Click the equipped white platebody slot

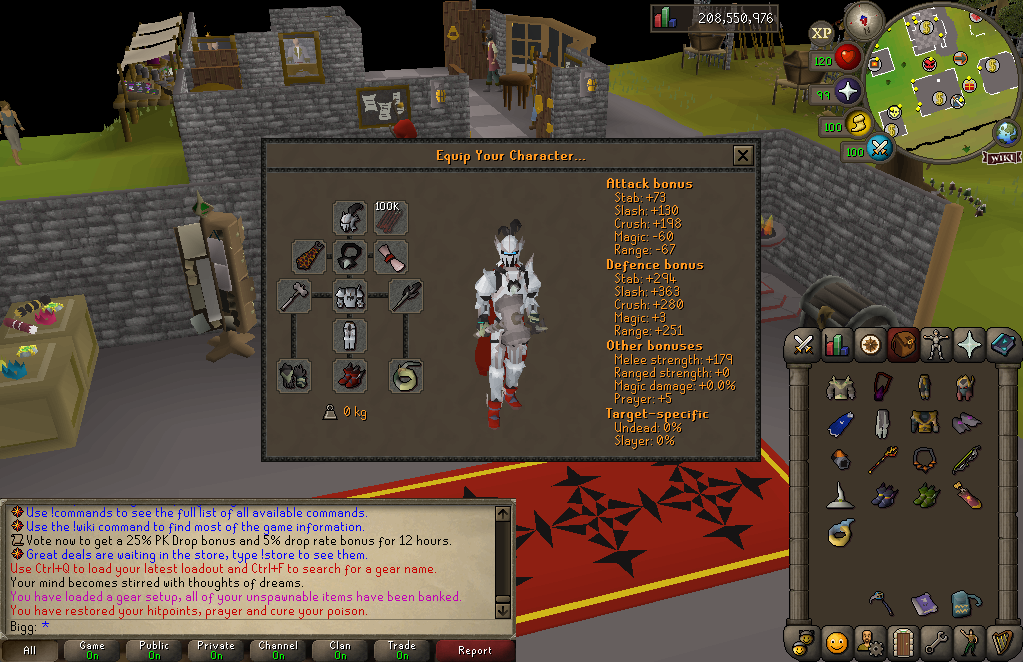pyautogui.click(x=349, y=296)
